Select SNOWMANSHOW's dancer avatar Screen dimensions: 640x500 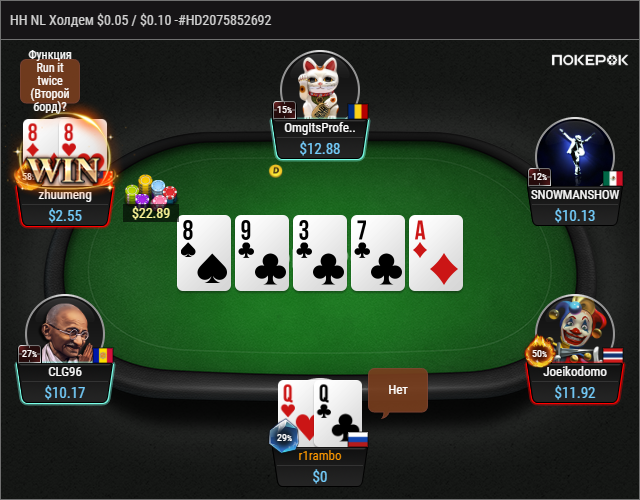click(x=574, y=150)
